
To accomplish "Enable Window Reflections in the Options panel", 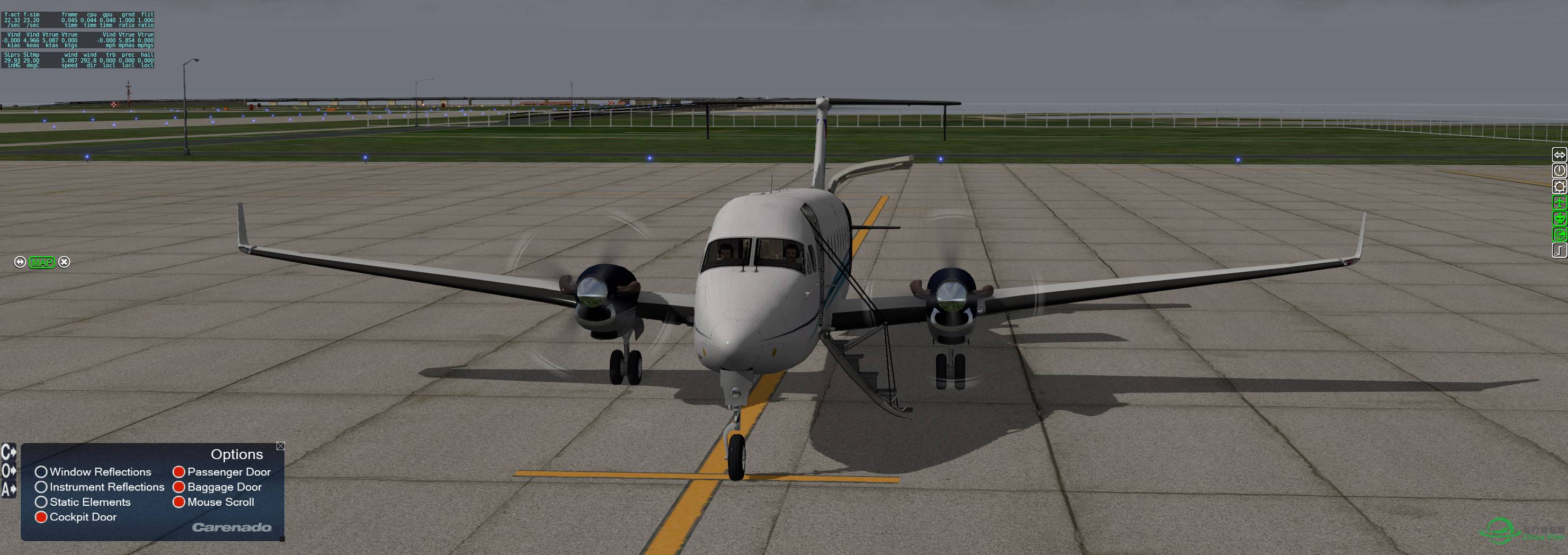I will (41, 472).
